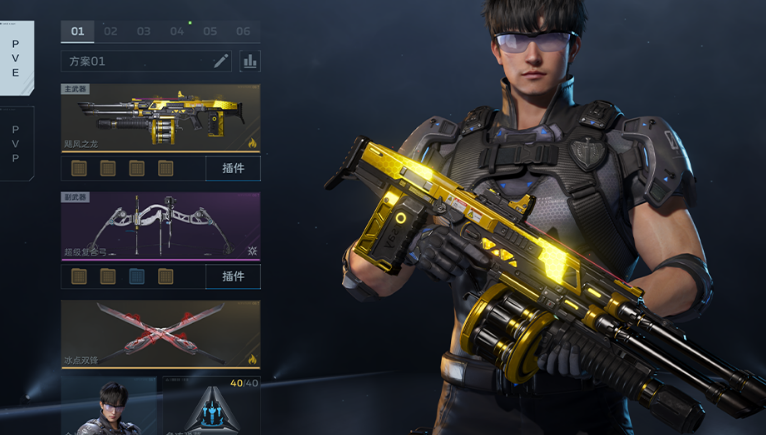
Task: Click the blue plugin slot under the bow
Action: (x=137, y=276)
